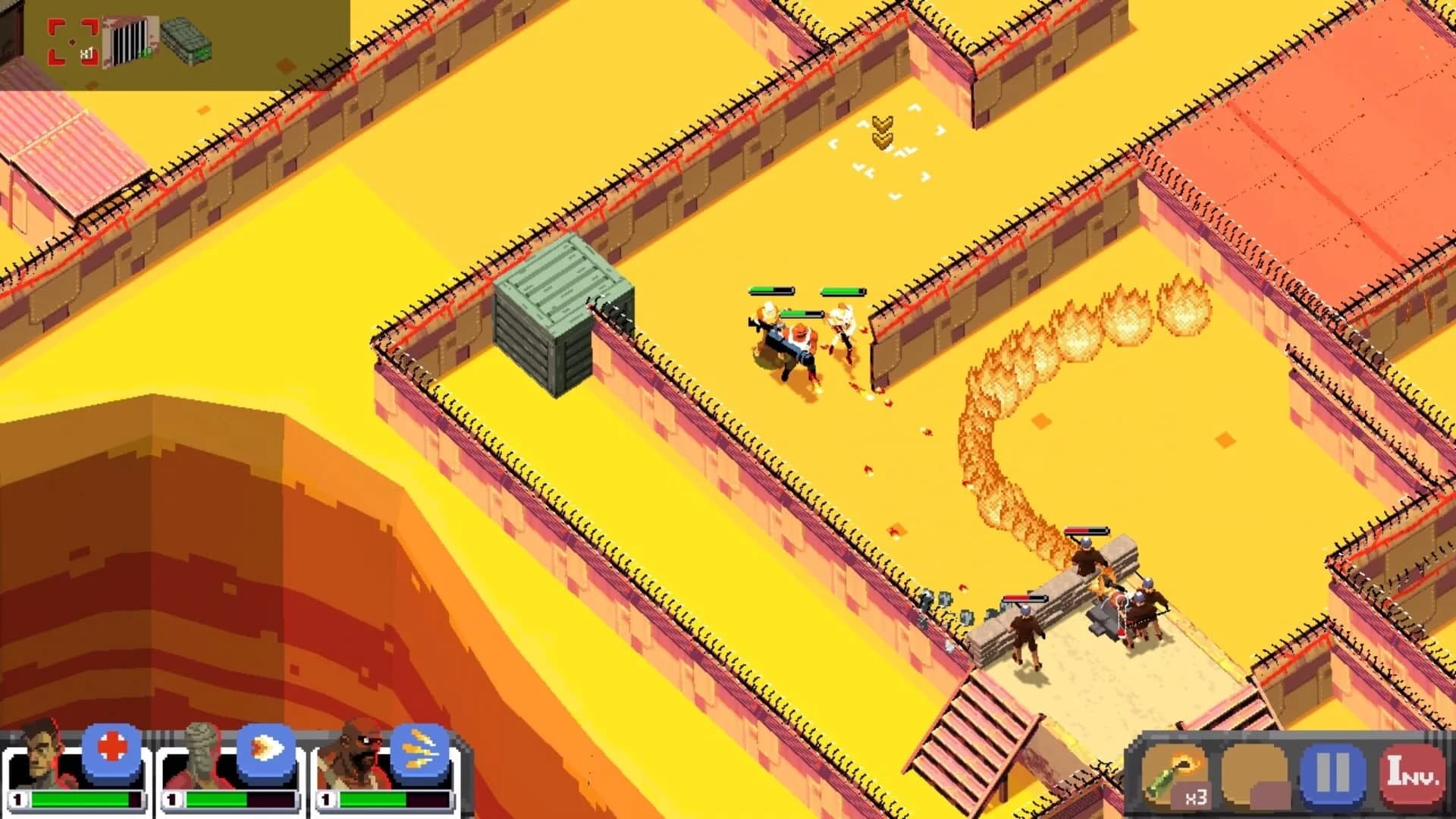Viewport: 1456px width, 819px height.
Task: Click the level 1 badge on first character
Action: click(16, 799)
